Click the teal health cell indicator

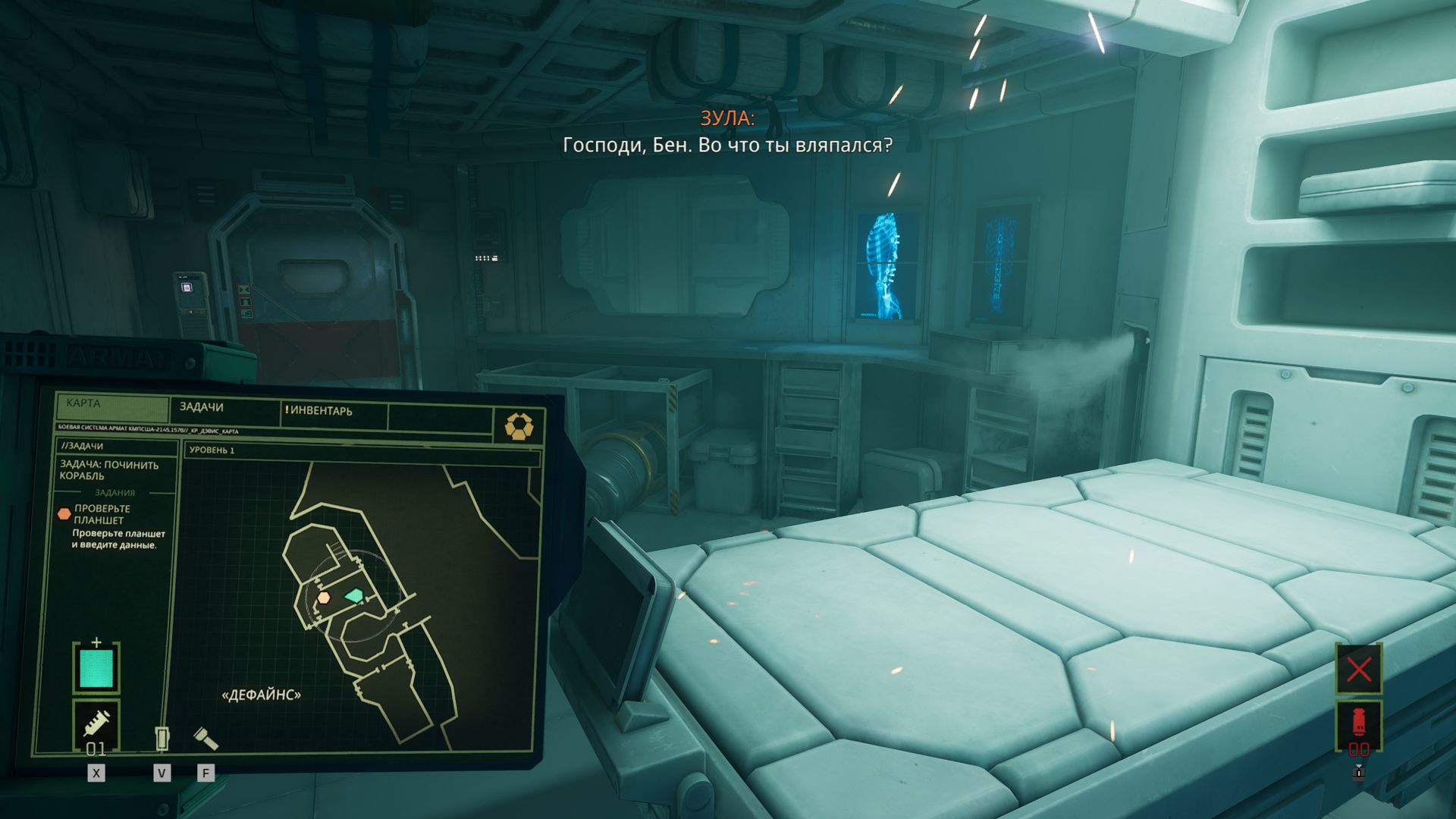pos(96,667)
